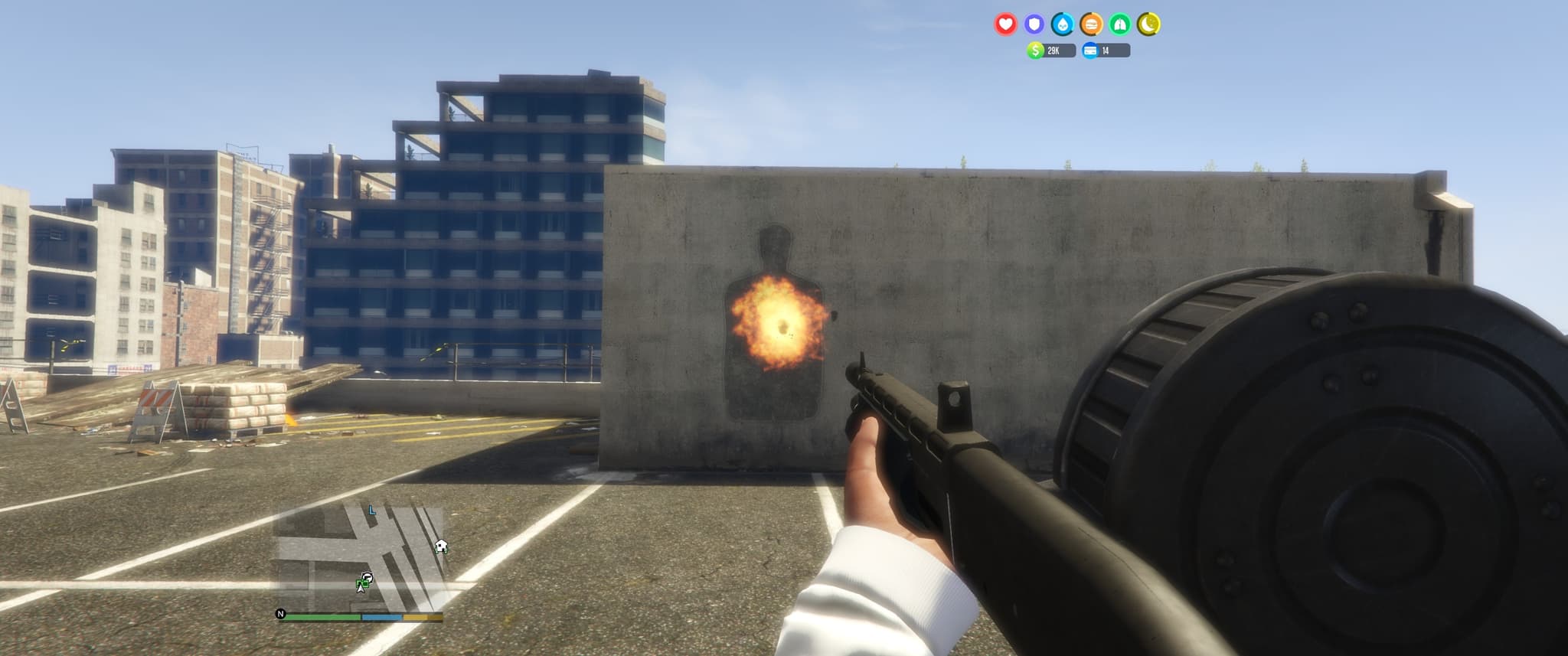Click the blue armor segment of the status bar
This screenshot has width=1568, height=656.
pos(381,617)
